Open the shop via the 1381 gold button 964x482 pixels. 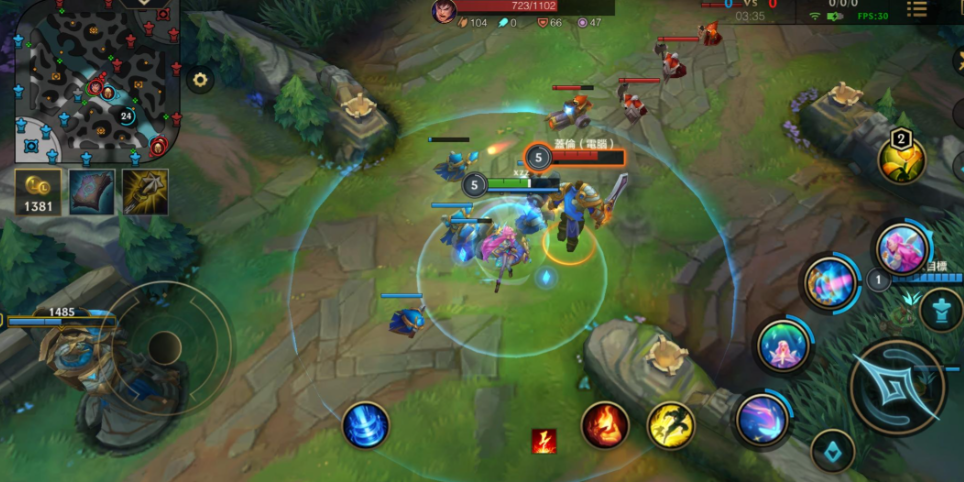(x=38, y=191)
